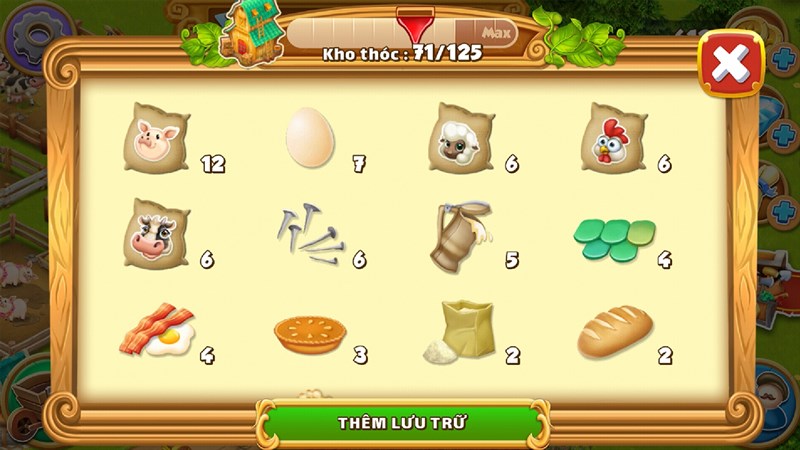Select the cow feed sack
This screenshot has height=450, width=800.
click(x=157, y=233)
